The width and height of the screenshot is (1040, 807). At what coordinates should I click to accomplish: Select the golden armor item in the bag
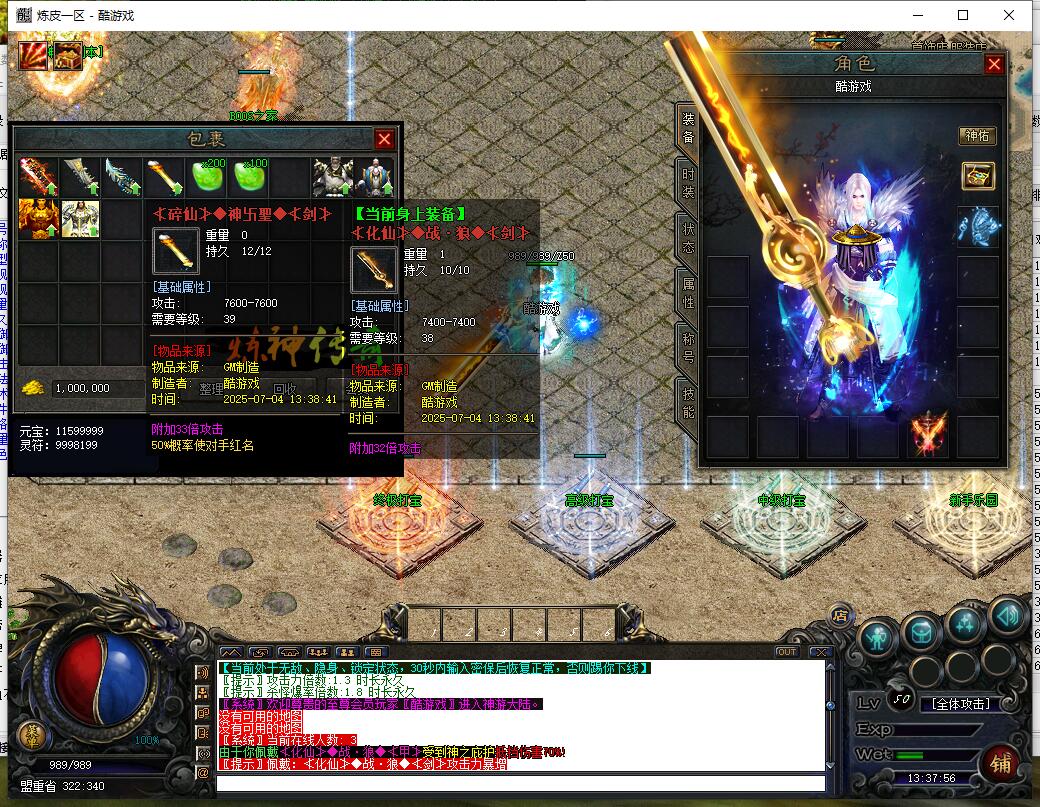point(38,218)
